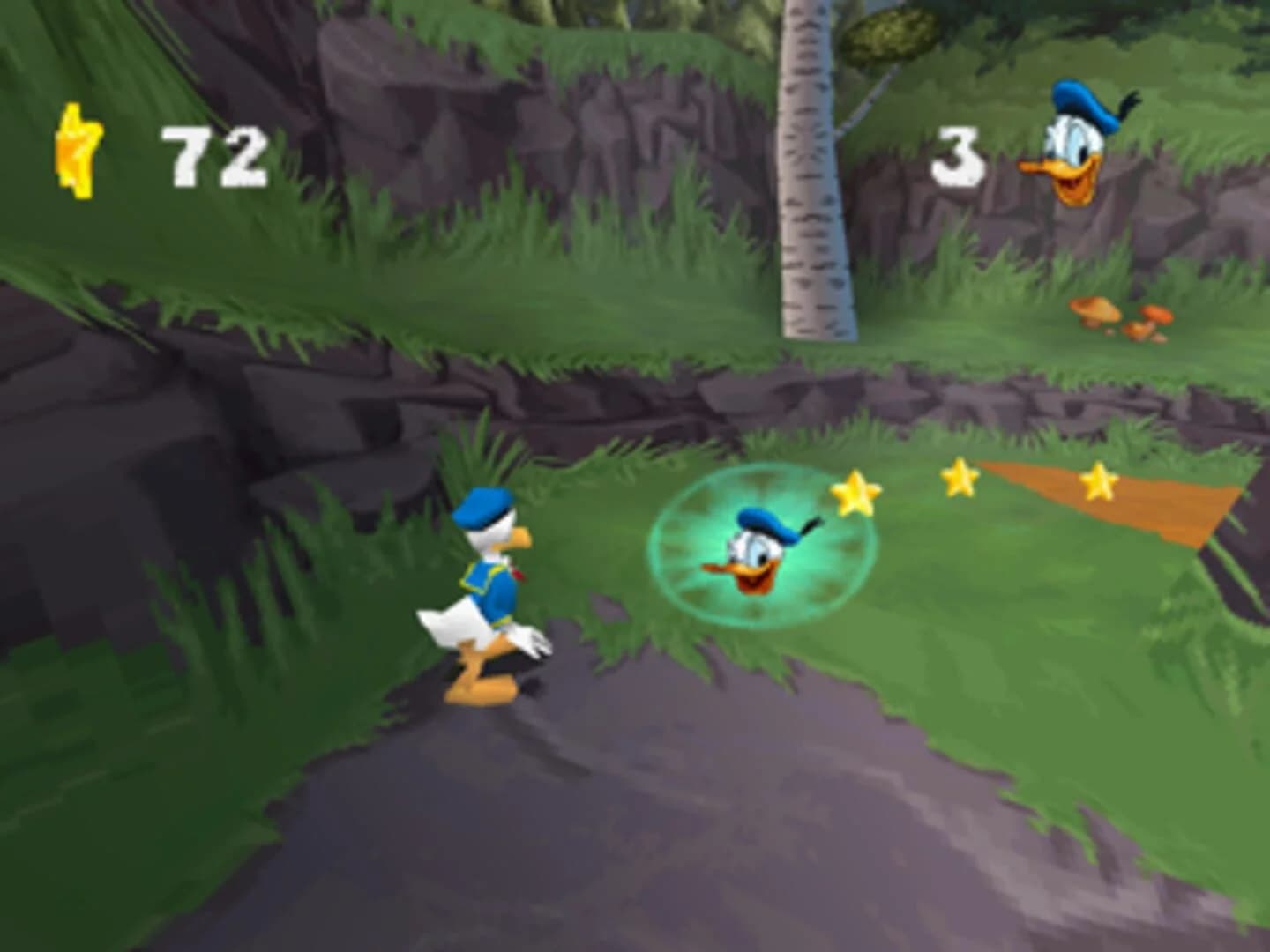The width and height of the screenshot is (1270, 952).
Task: Click the yellow star counter icon
Action: coord(79,150)
